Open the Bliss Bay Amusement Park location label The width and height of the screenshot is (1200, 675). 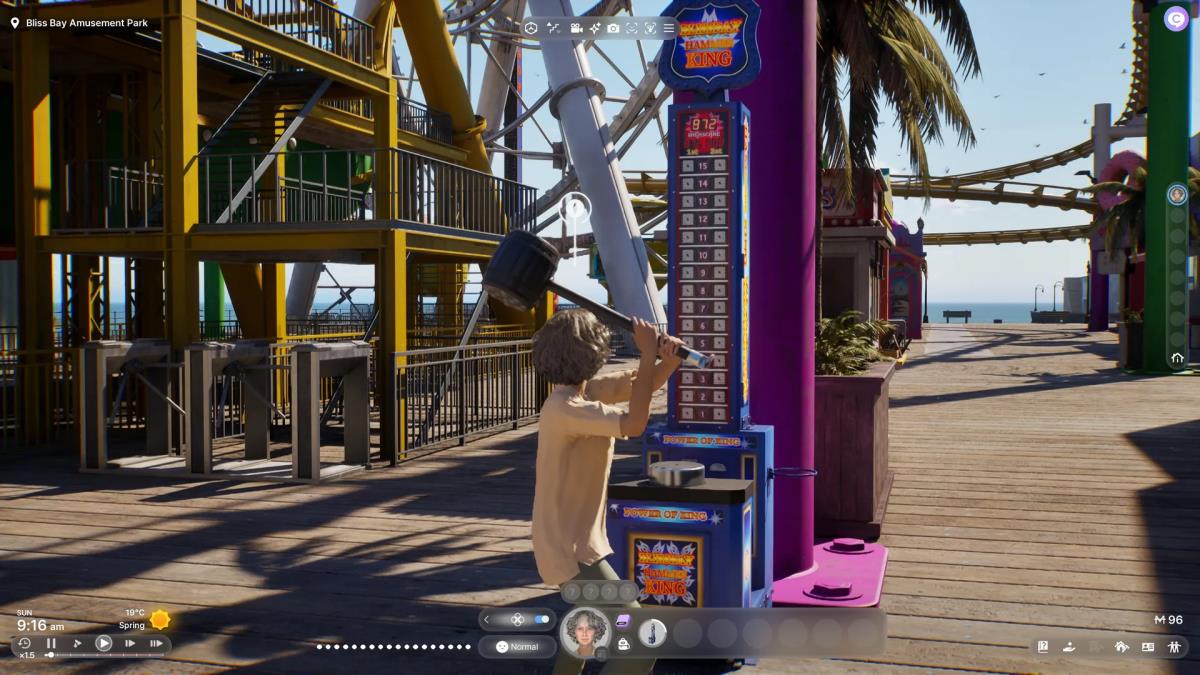click(x=78, y=22)
